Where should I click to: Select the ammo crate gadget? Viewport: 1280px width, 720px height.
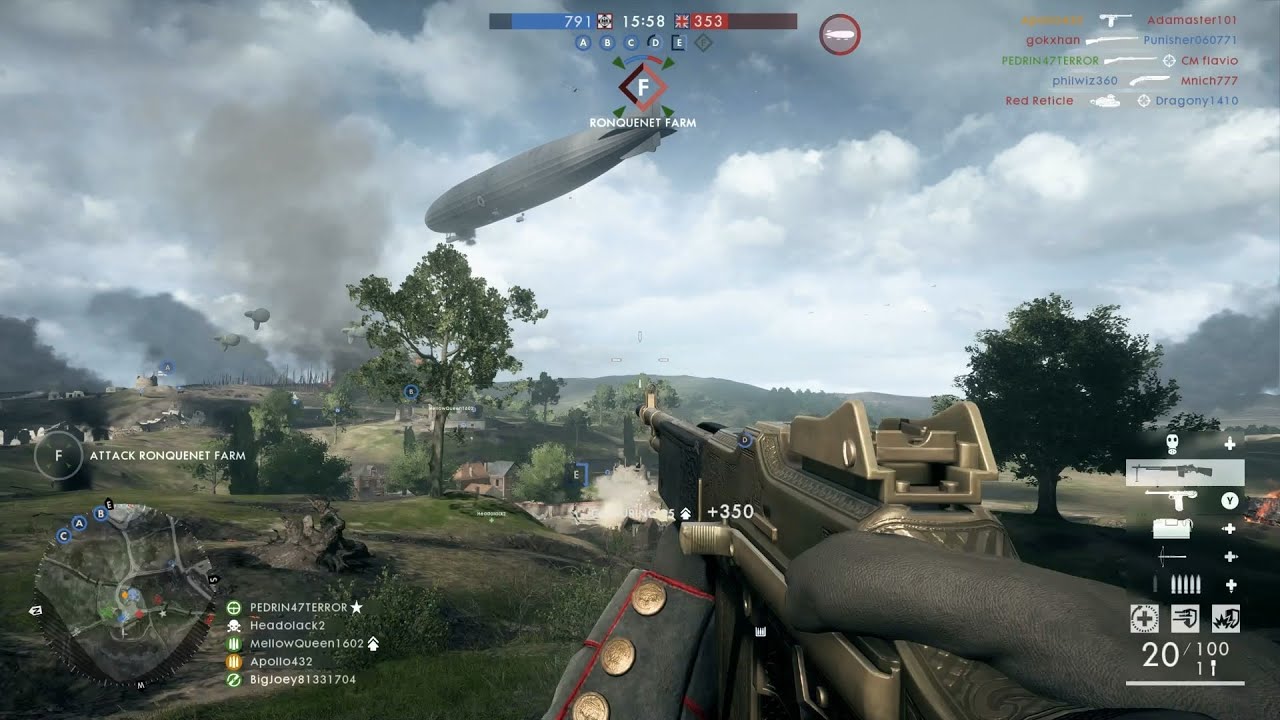[x=1171, y=528]
